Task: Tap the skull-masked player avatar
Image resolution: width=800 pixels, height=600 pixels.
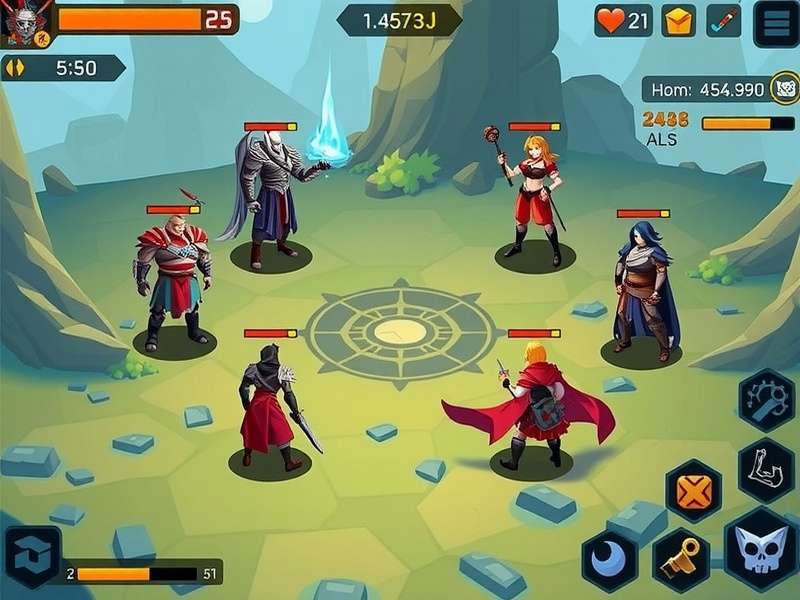Action: 22,24
